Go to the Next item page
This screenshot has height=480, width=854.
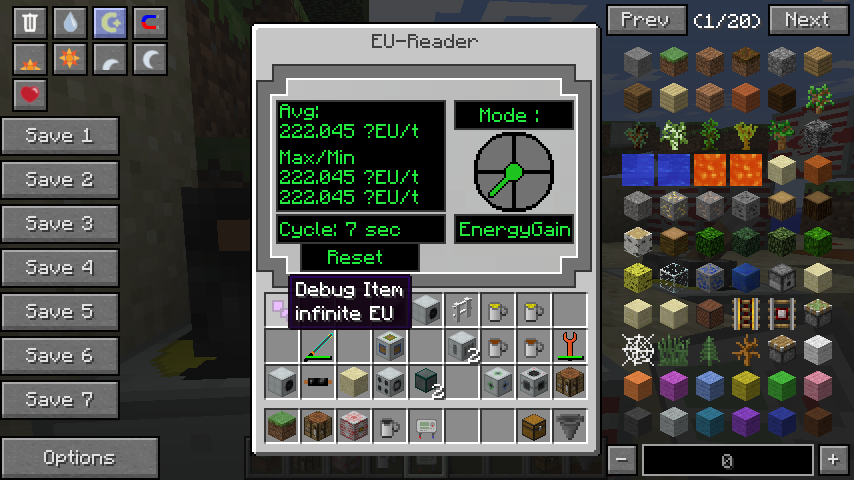[x=806, y=20]
